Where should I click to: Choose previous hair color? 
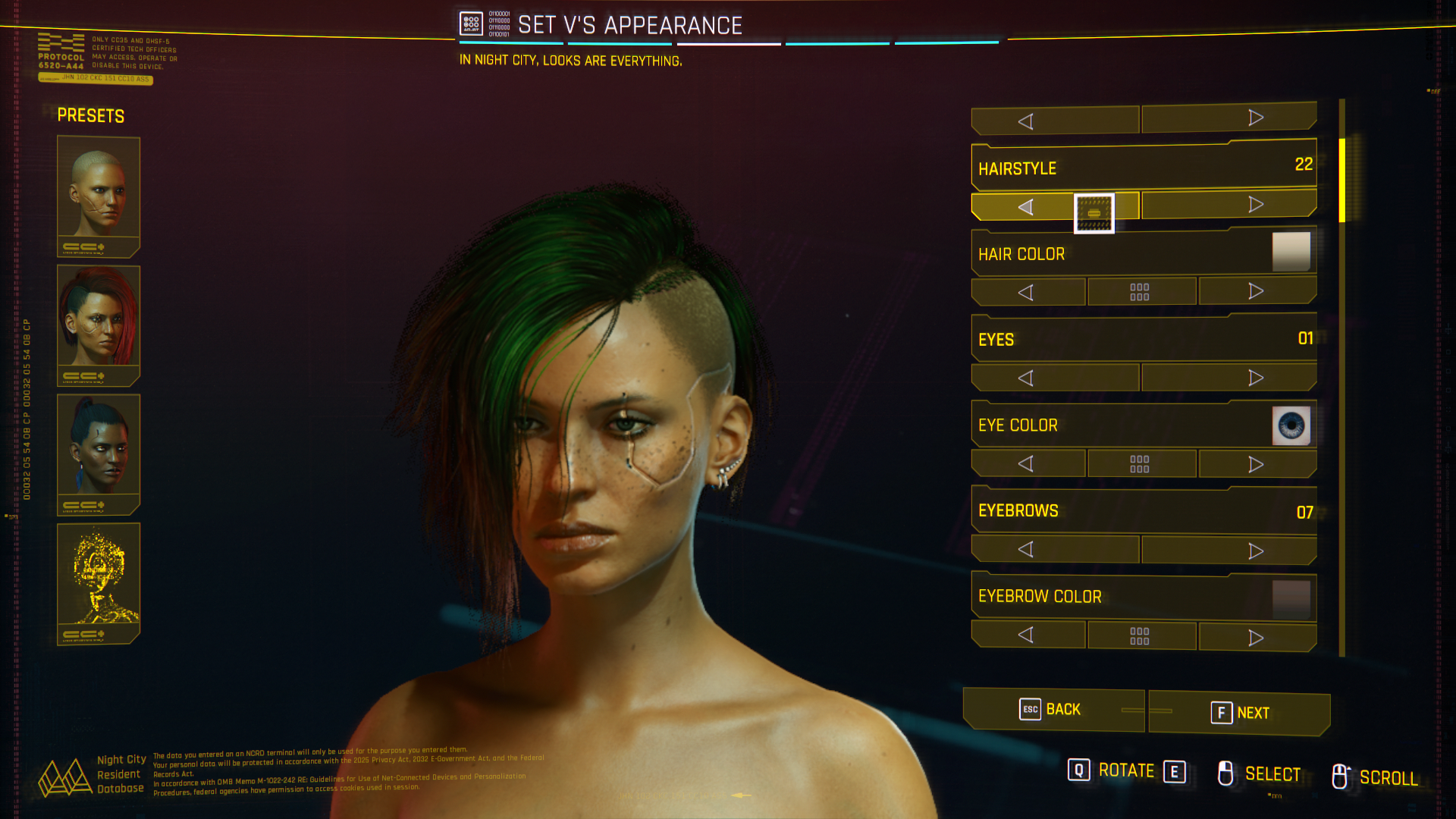[x=1026, y=292]
